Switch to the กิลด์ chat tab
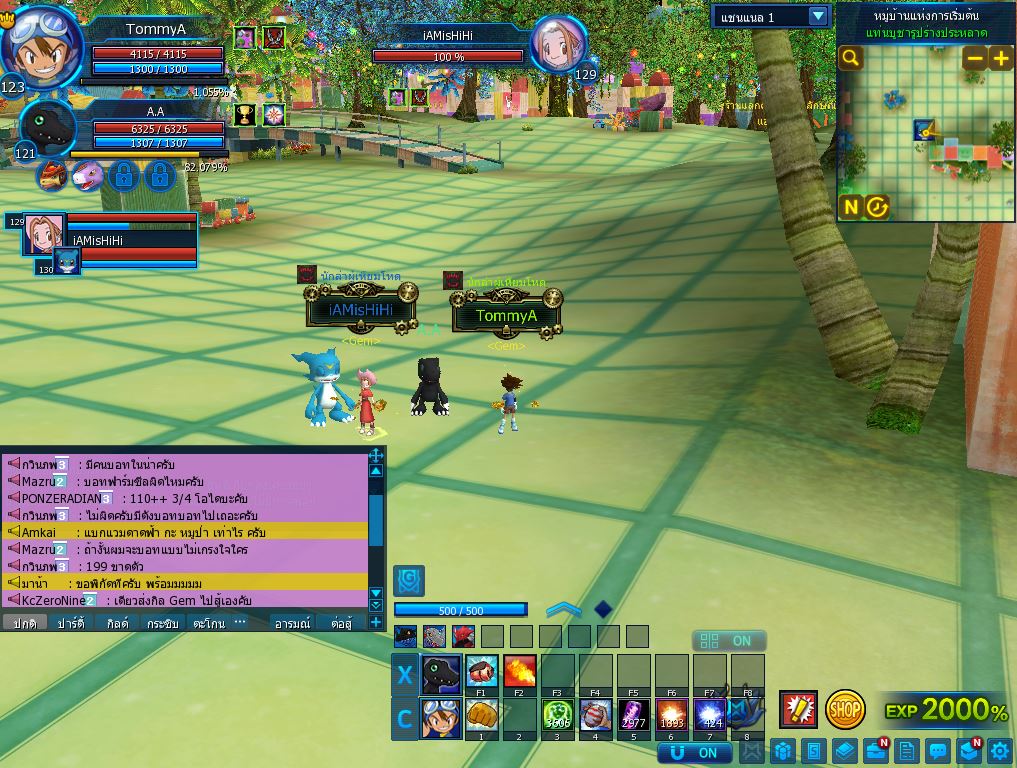1017x768 pixels. pos(118,622)
